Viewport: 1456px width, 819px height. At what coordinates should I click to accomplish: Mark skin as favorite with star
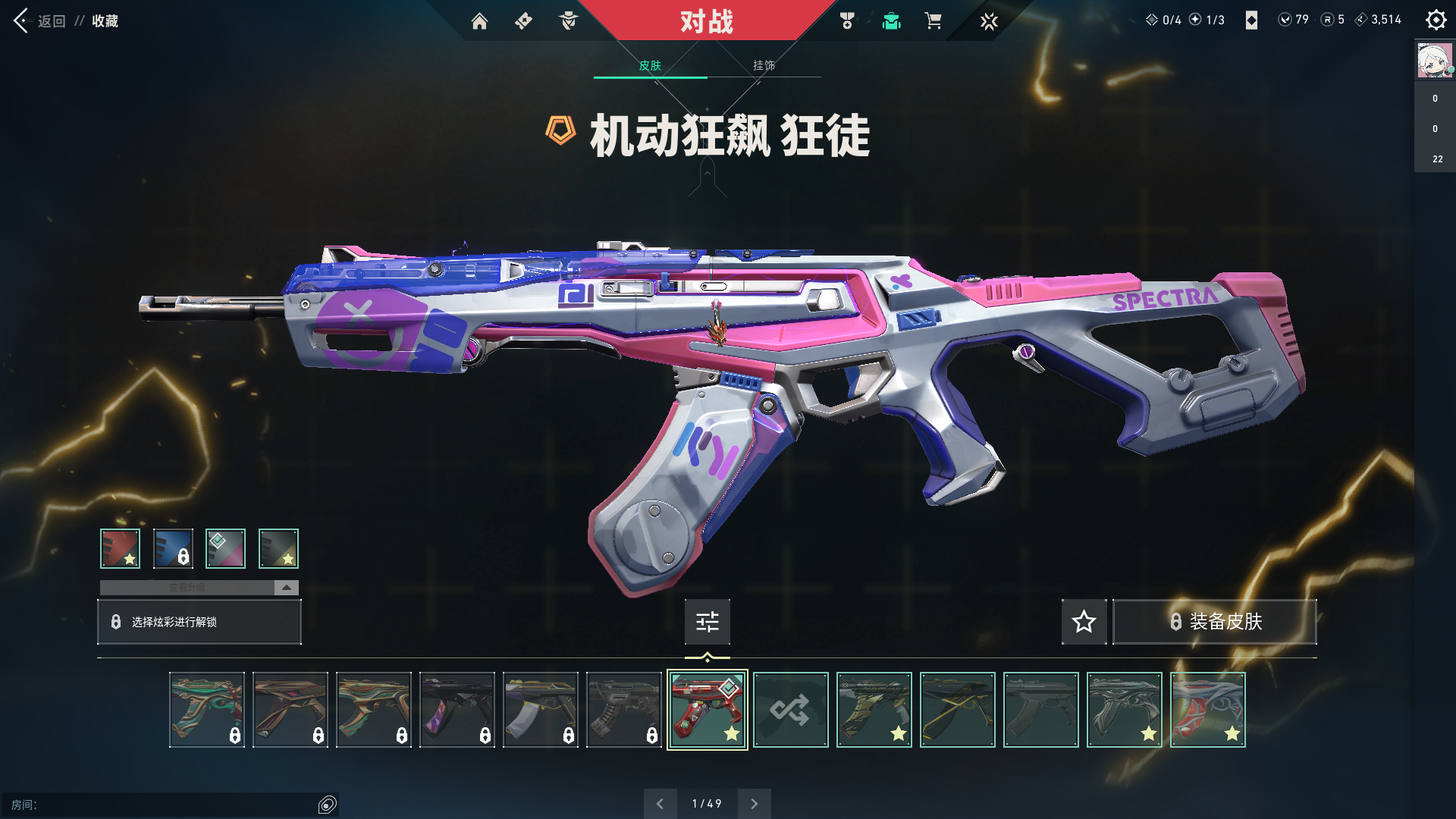pyautogui.click(x=1084, y=622)
